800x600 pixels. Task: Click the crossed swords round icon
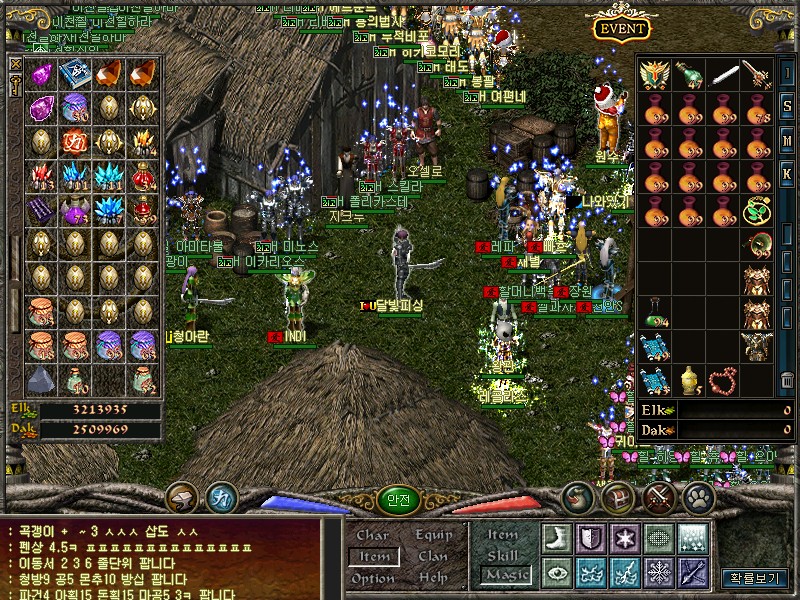click(658, 497)
